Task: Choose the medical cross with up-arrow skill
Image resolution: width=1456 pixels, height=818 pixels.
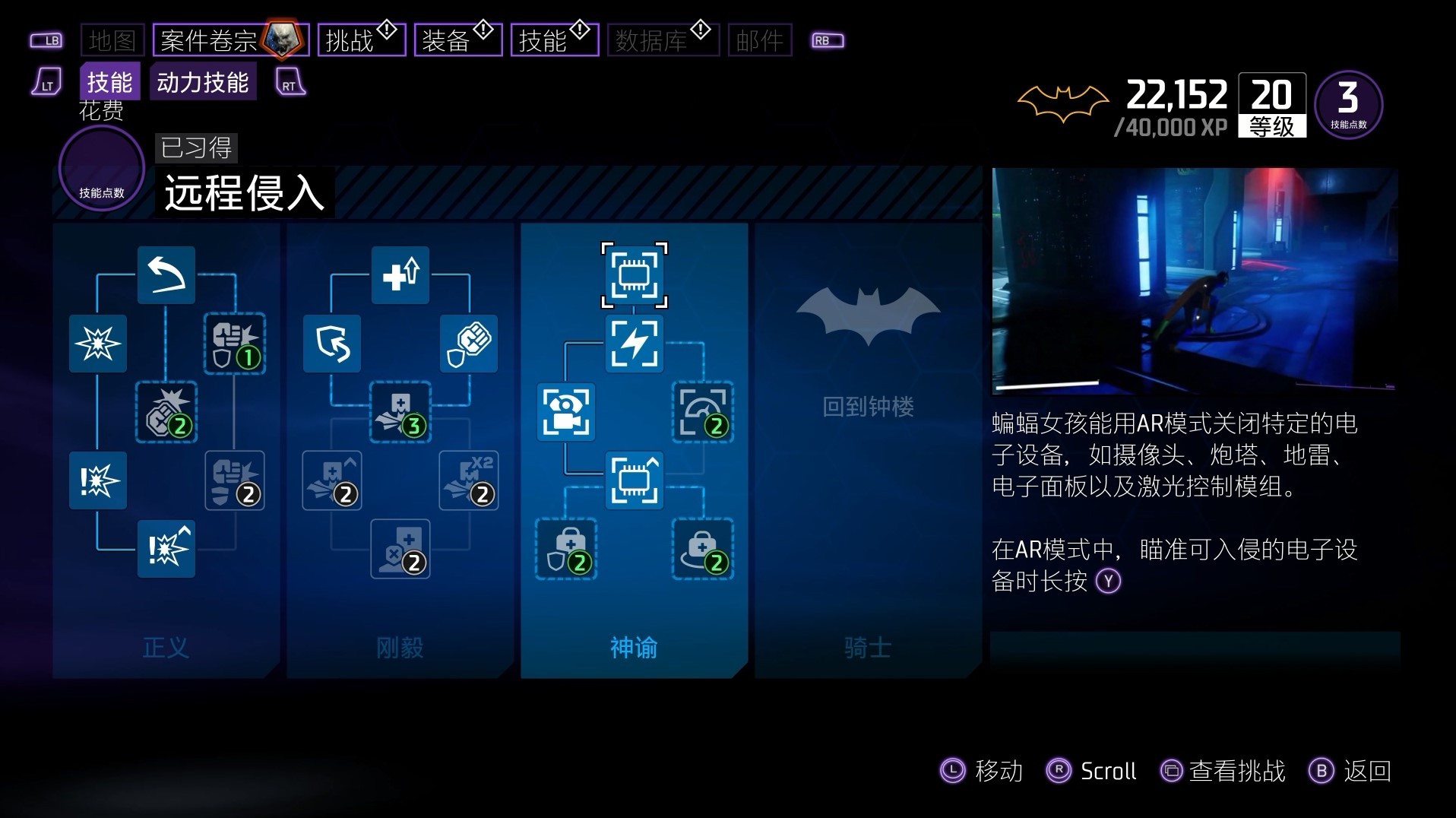Action: pyautogui.click(x=400, y=274)
